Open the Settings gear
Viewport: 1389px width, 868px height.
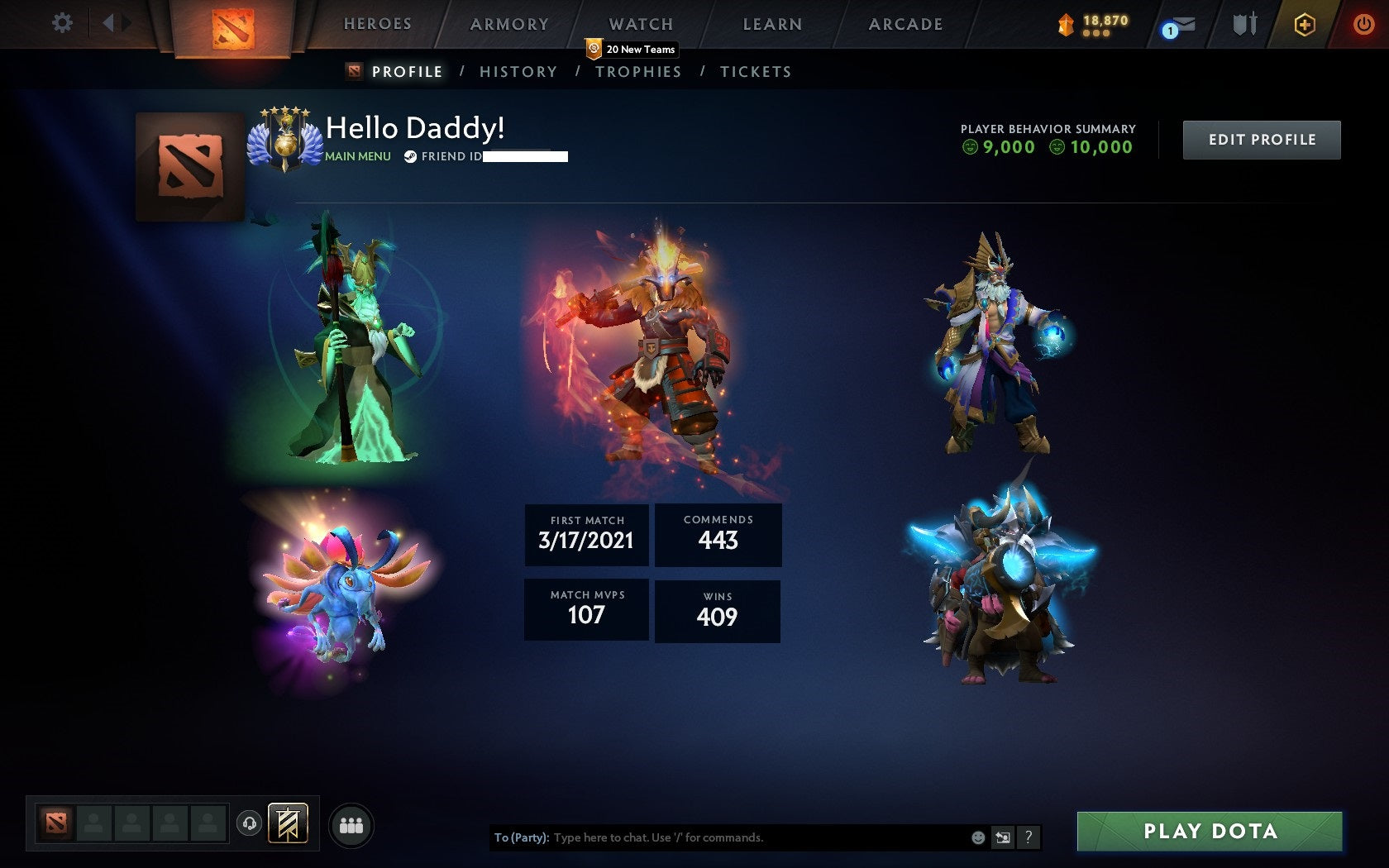point(60,22)
